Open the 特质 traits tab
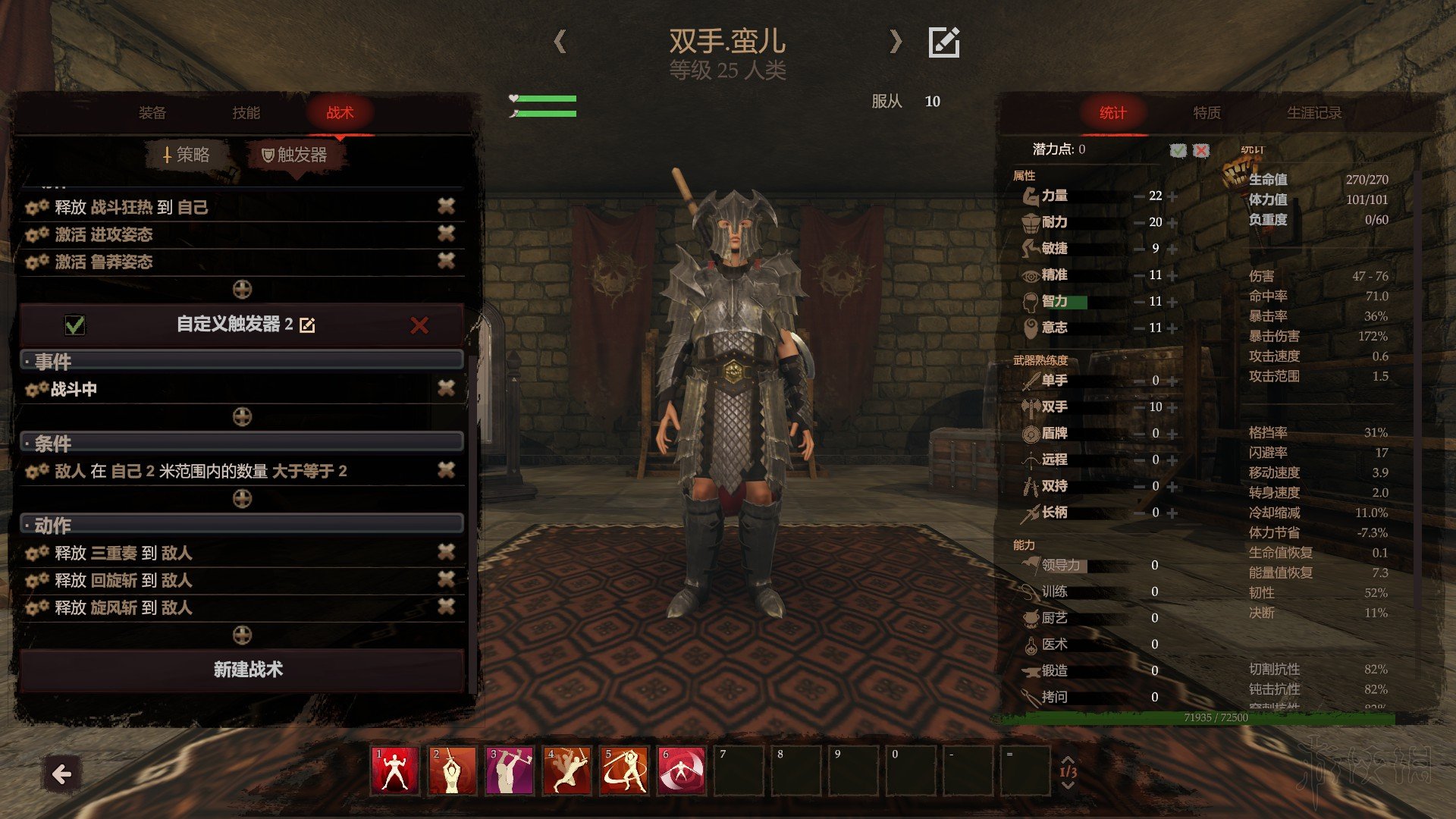1456x819 pixels. pos(1207,113)
